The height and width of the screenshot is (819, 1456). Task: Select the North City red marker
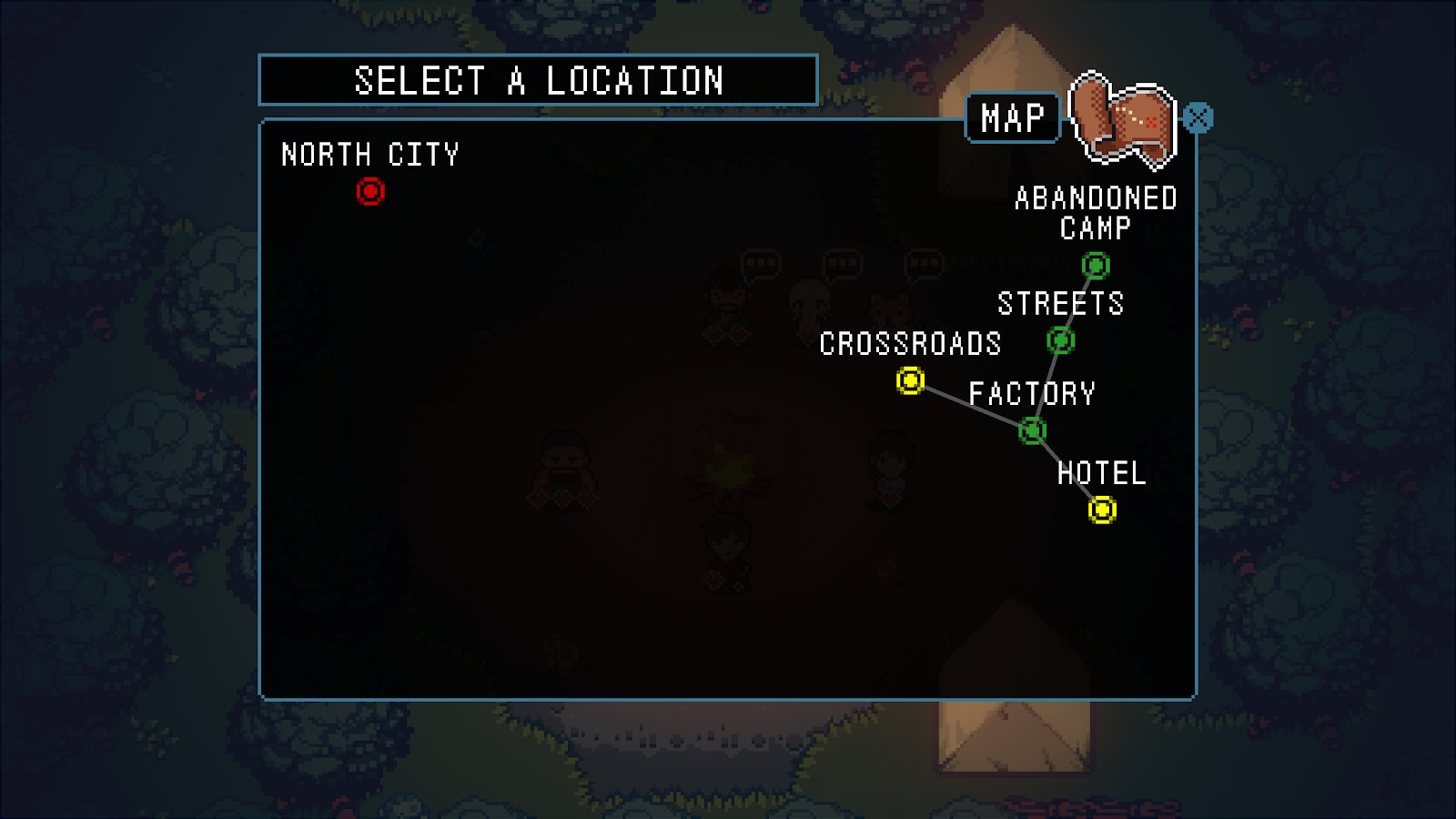370,192
